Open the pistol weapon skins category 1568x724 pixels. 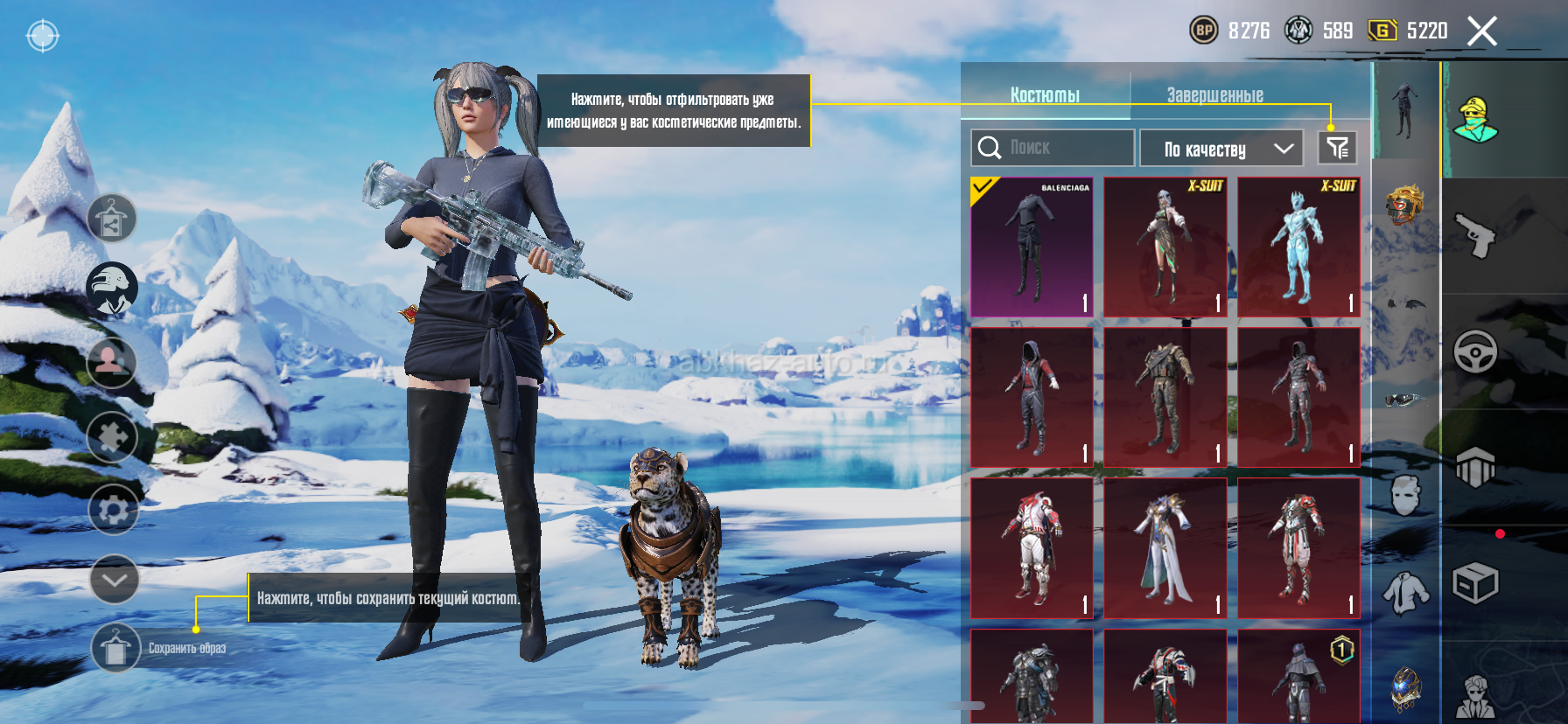tap(1475, 235)
